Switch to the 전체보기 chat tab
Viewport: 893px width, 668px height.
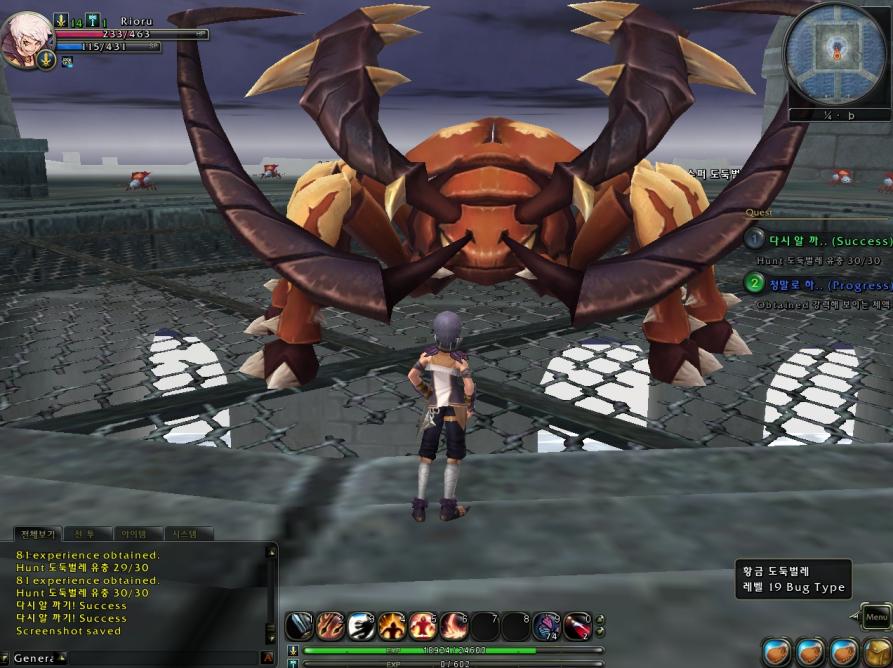point(37,534)
